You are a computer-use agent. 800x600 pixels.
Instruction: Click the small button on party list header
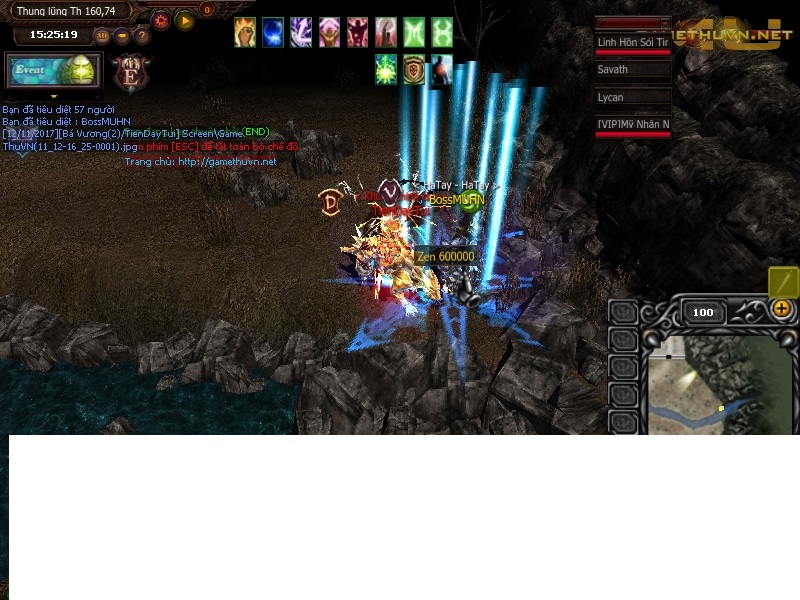point(665,22)
